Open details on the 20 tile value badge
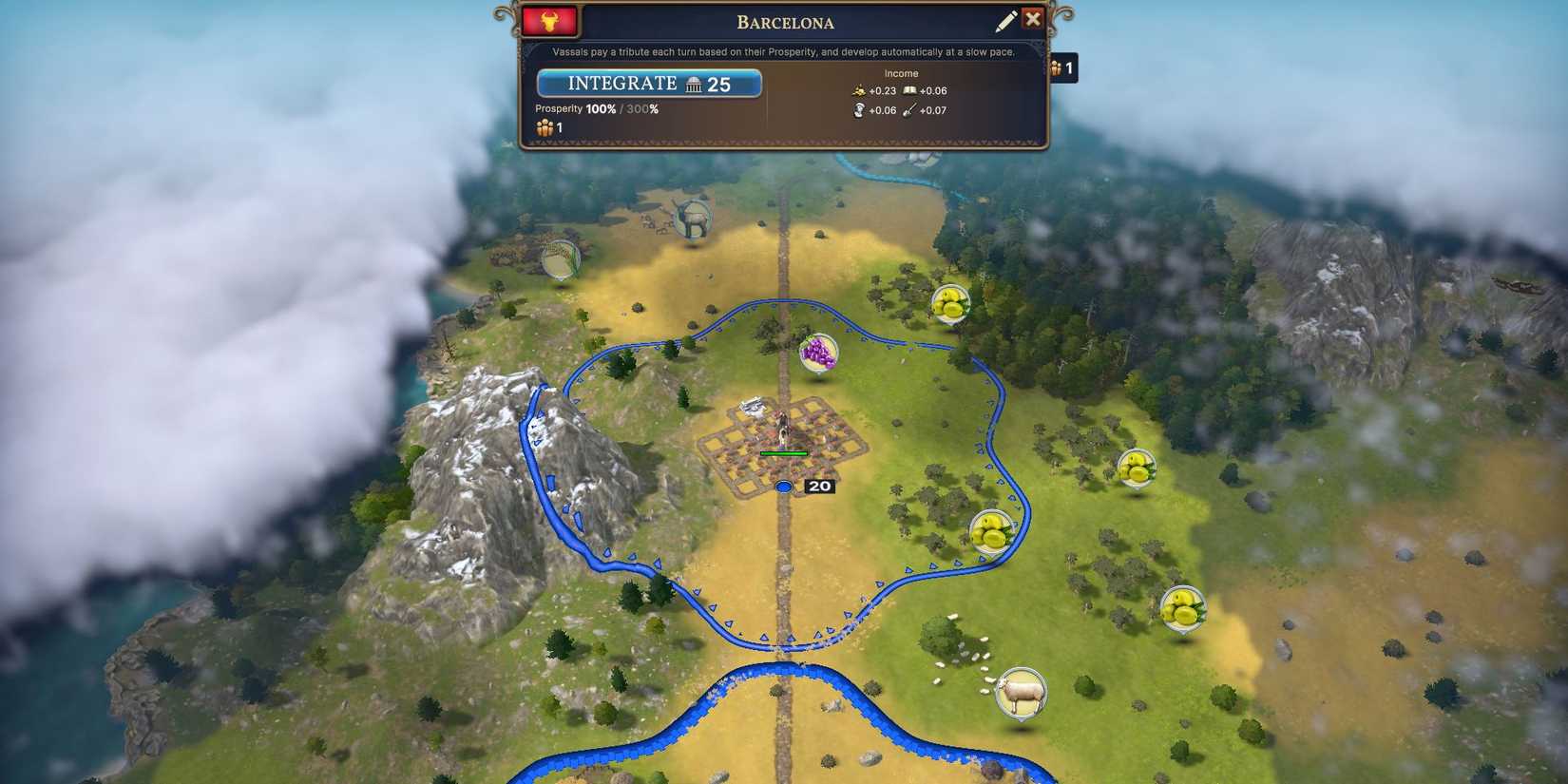Screen dimensions: 1568x784 (819, 486)
